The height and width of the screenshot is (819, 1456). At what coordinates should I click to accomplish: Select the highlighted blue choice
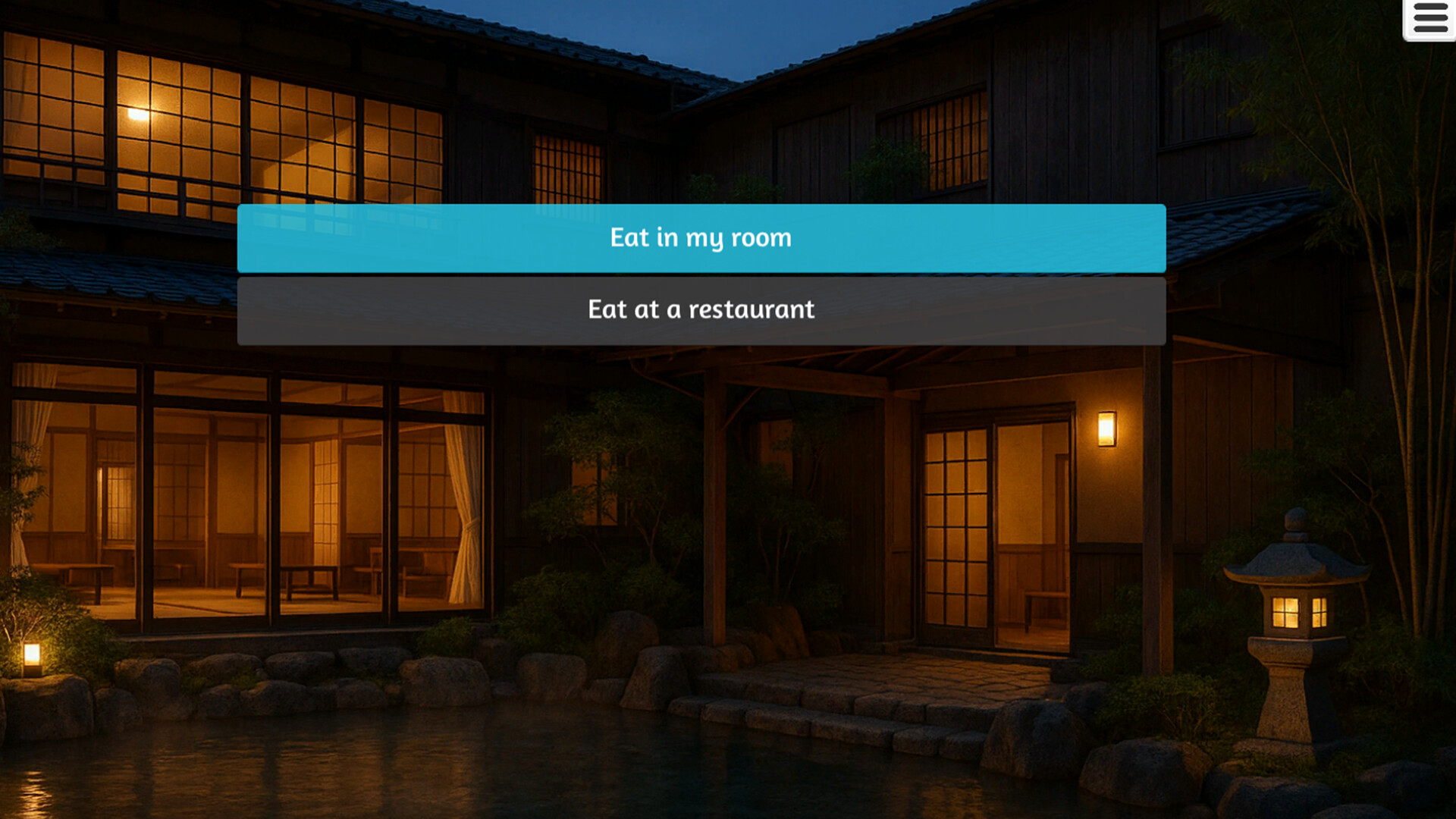click(x=701, y=237)
